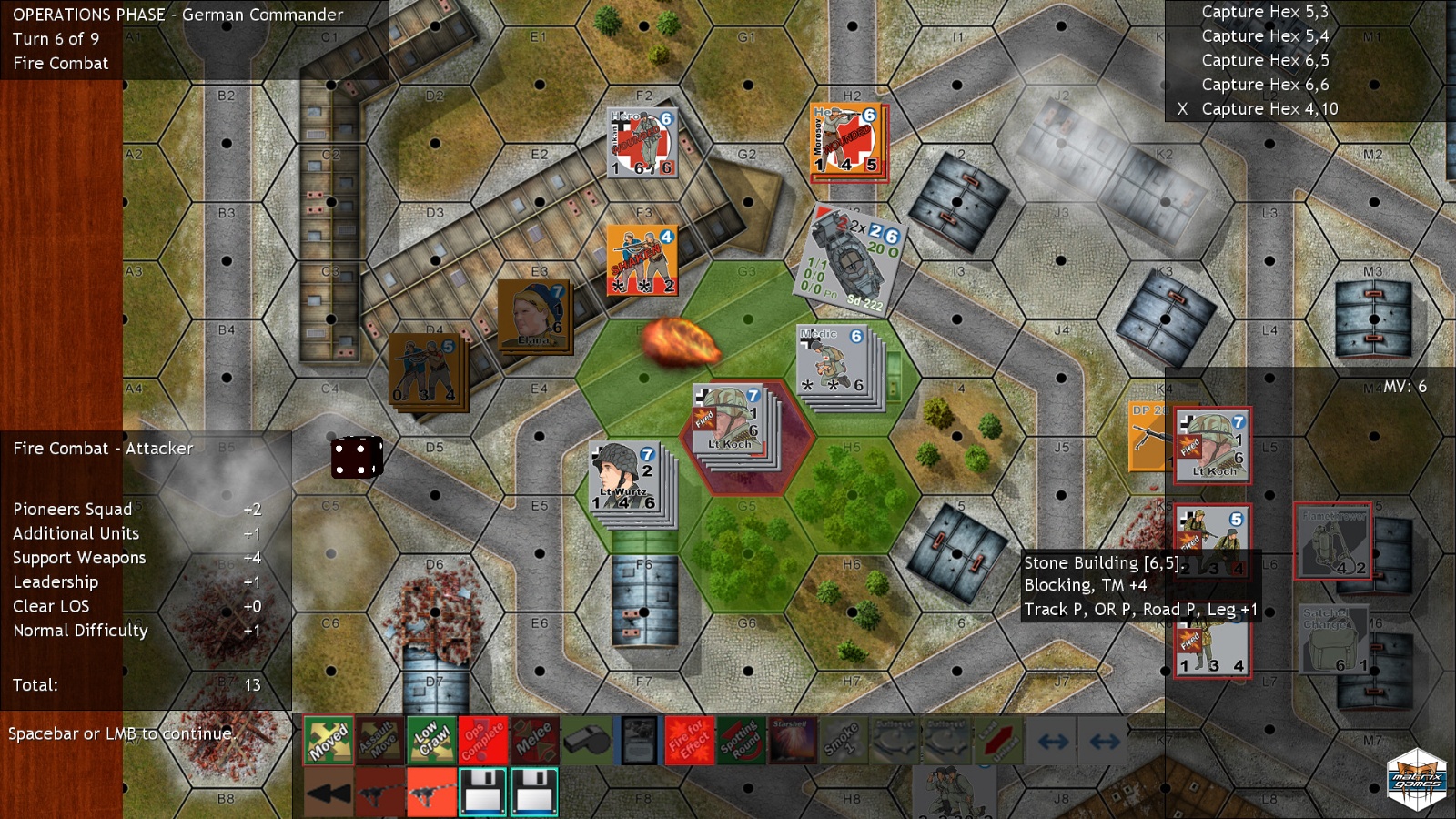The image size is (1456, 819).
Task: Fire a Starshell
Action: click(x=792, y=740)
